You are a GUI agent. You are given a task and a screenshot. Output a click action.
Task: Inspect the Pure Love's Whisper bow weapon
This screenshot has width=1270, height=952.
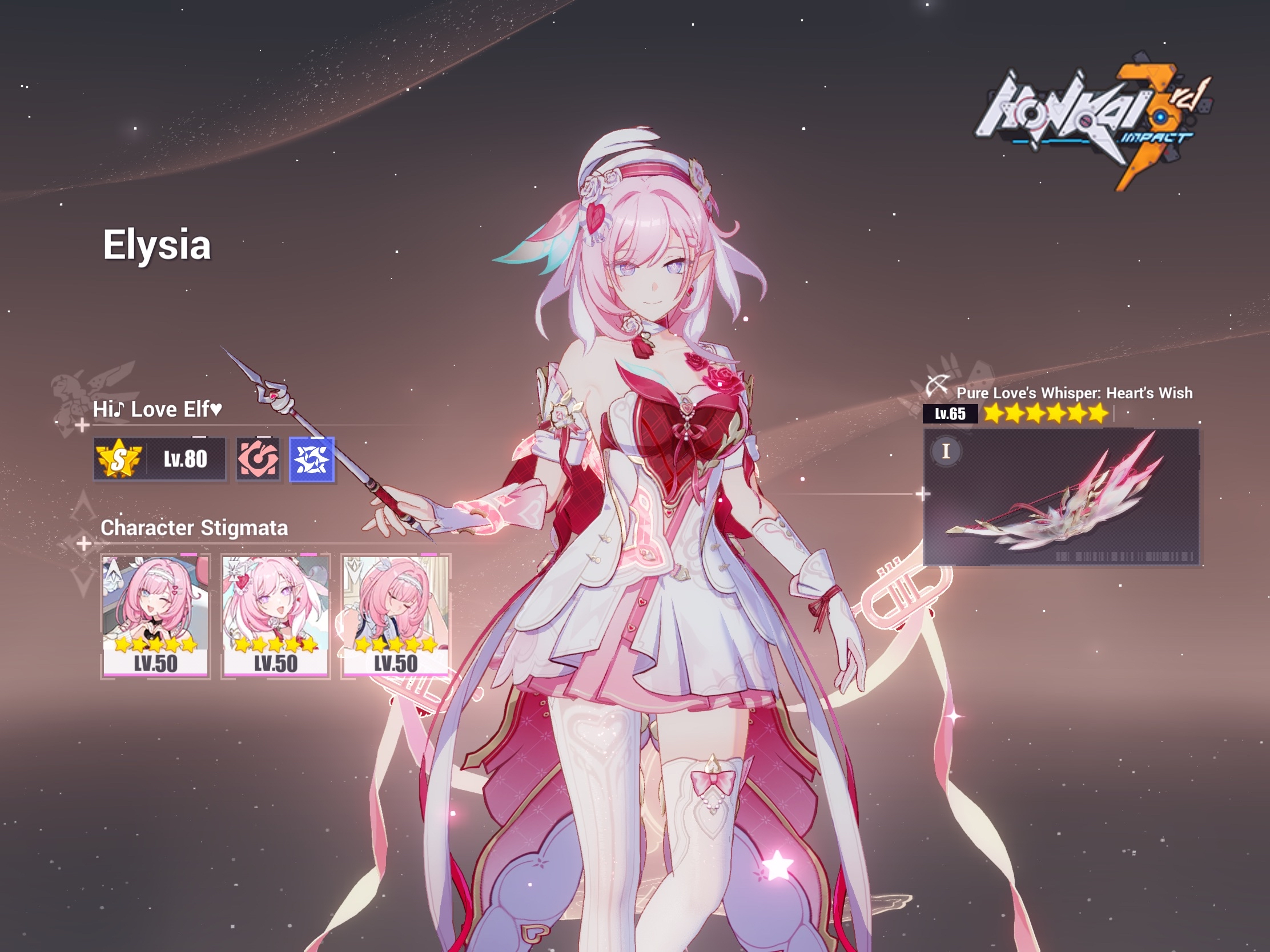pyautogui.click(x=1060, y=497)
